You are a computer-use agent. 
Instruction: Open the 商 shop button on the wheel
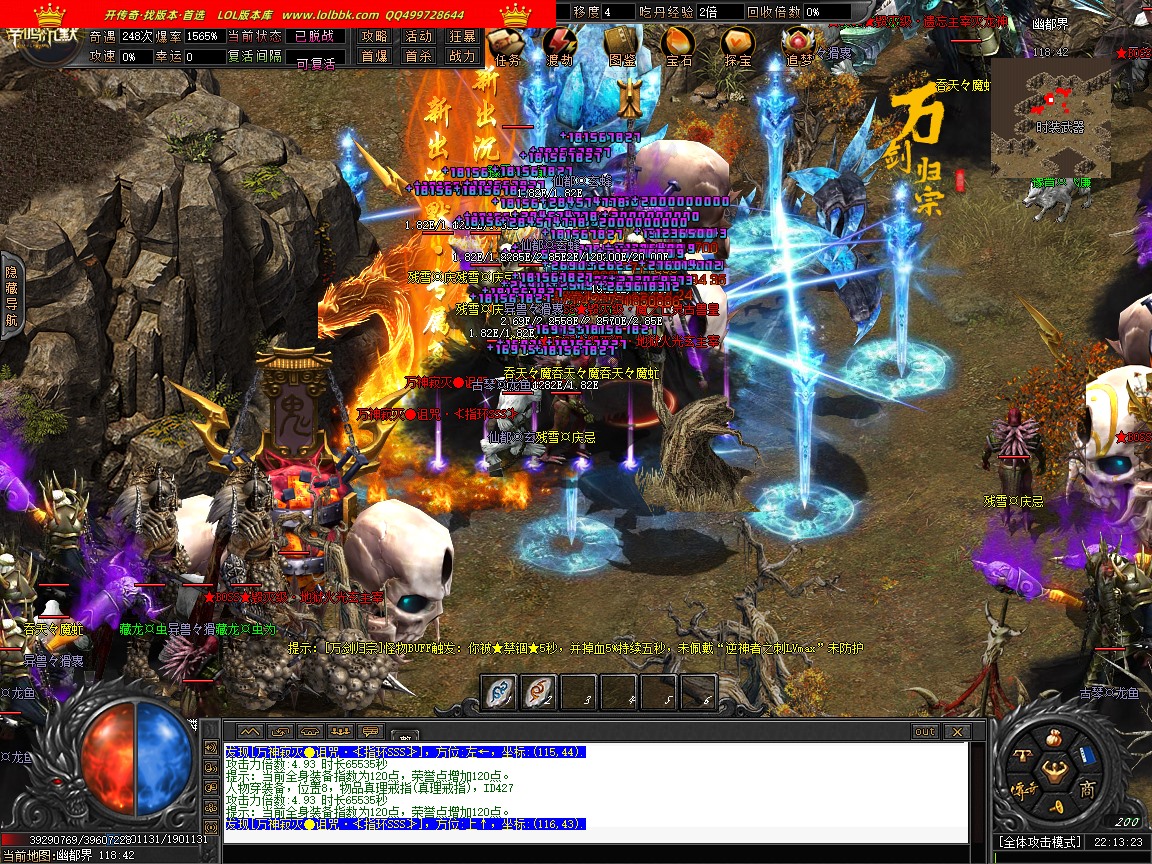pyautogui.click(x=1086, y=789)
